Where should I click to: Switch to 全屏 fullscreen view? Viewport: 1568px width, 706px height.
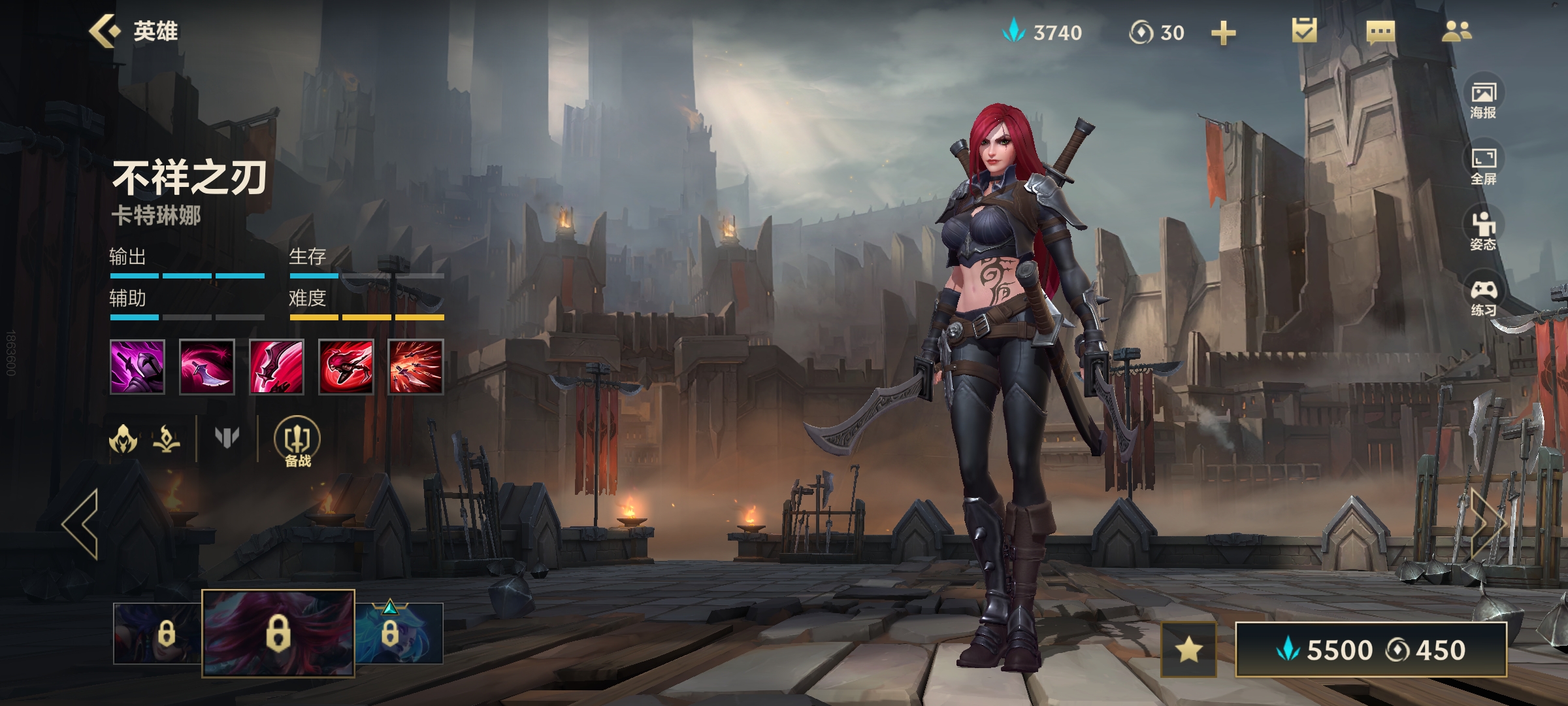(x=1483, y=165)
